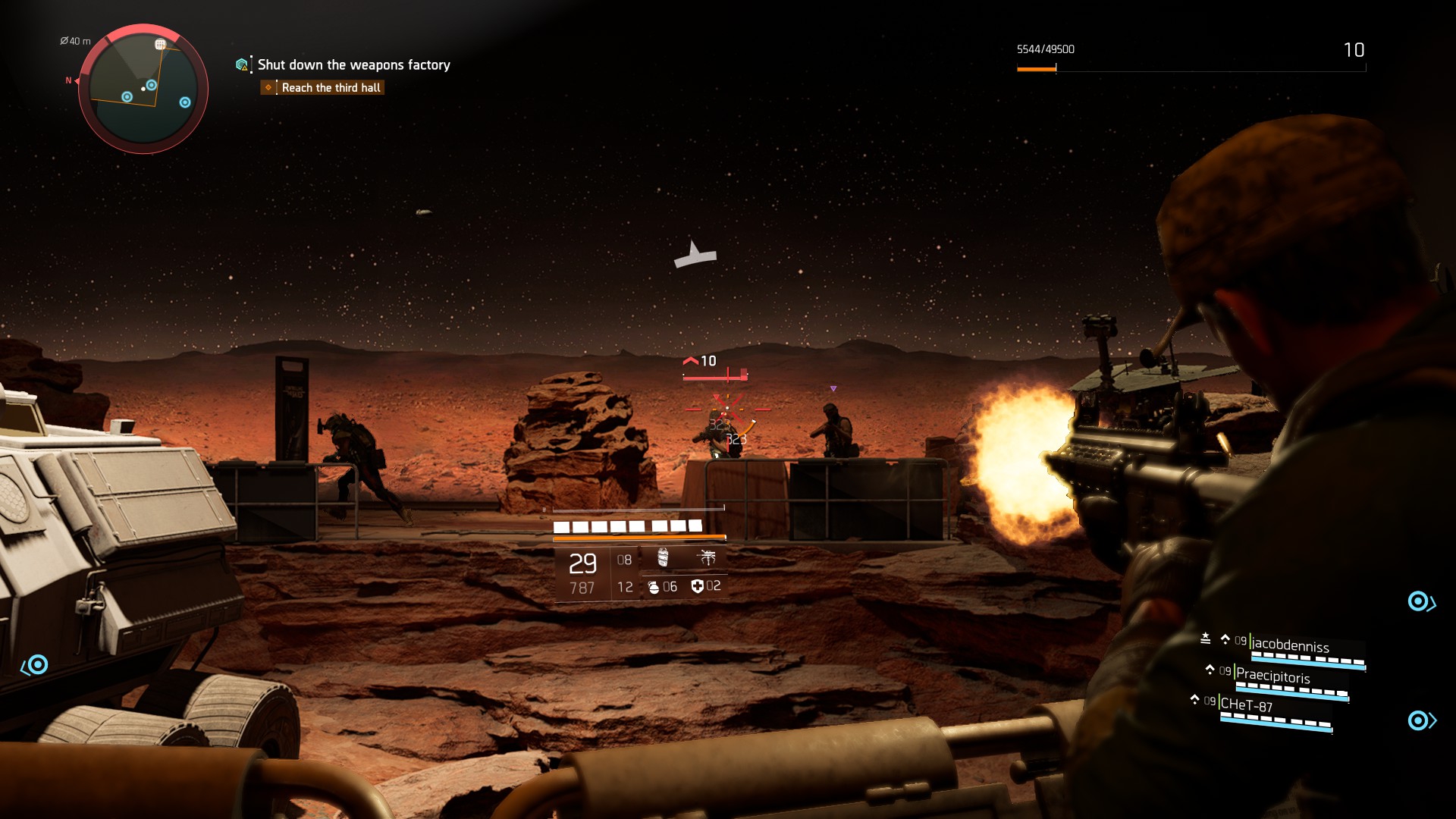This screenshot has height=819, width=1456.
Task: Activate the turret skill icon
Action: (707, 558)
